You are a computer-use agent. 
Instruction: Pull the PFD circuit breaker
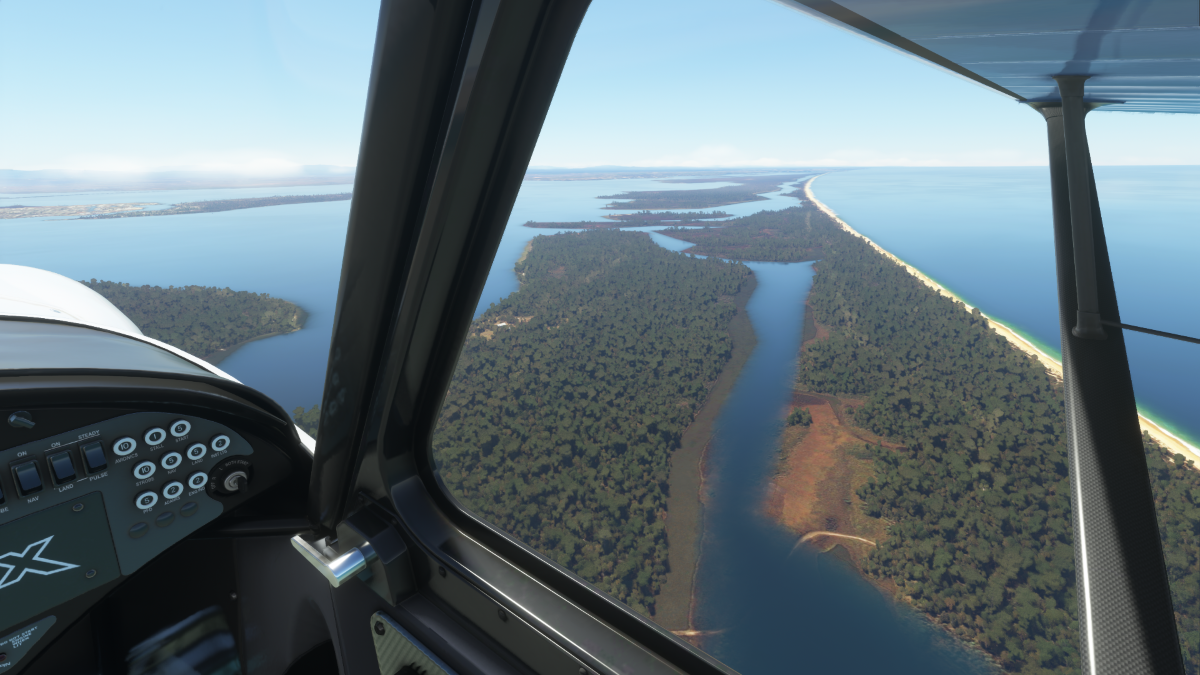point(147,500)
